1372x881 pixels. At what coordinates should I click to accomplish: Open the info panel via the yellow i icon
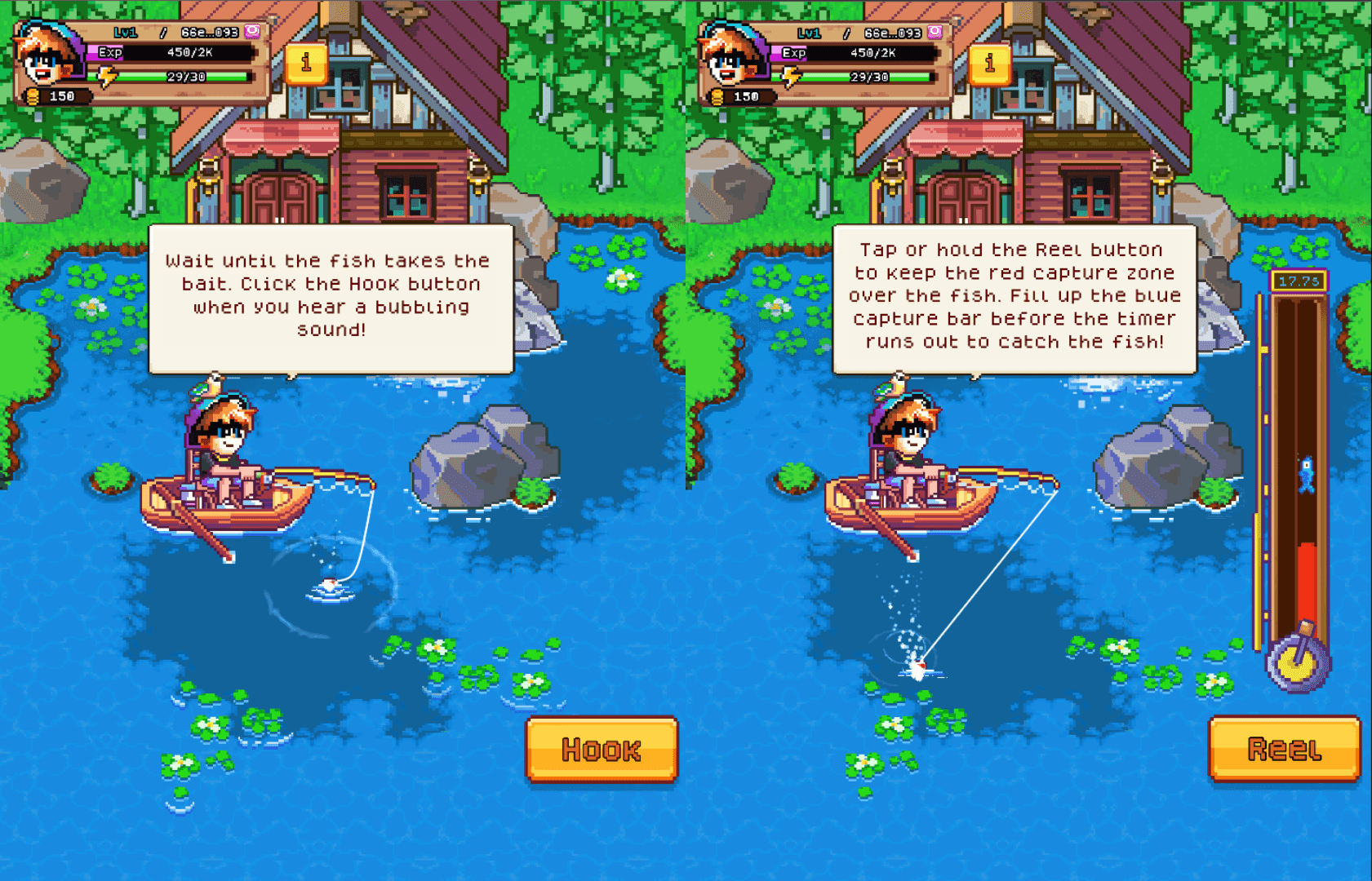306,64
